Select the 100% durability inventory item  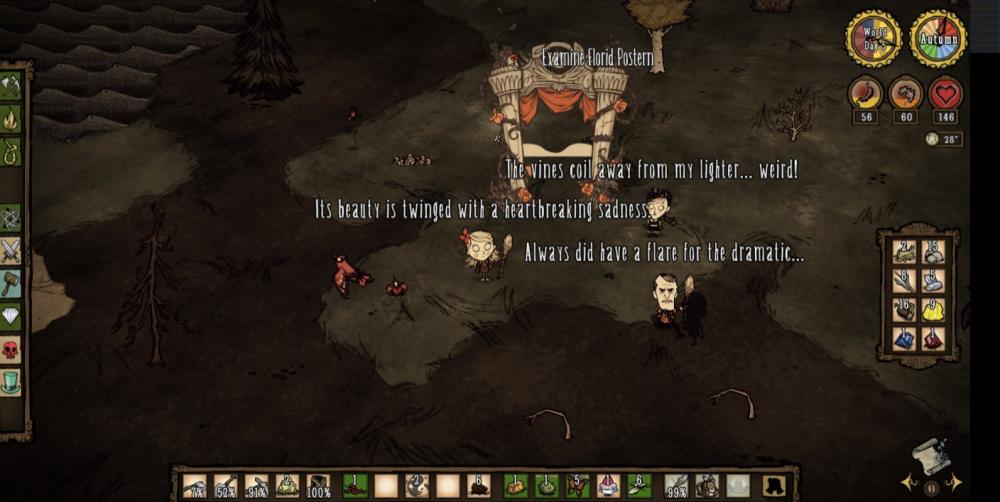(319, 486)
